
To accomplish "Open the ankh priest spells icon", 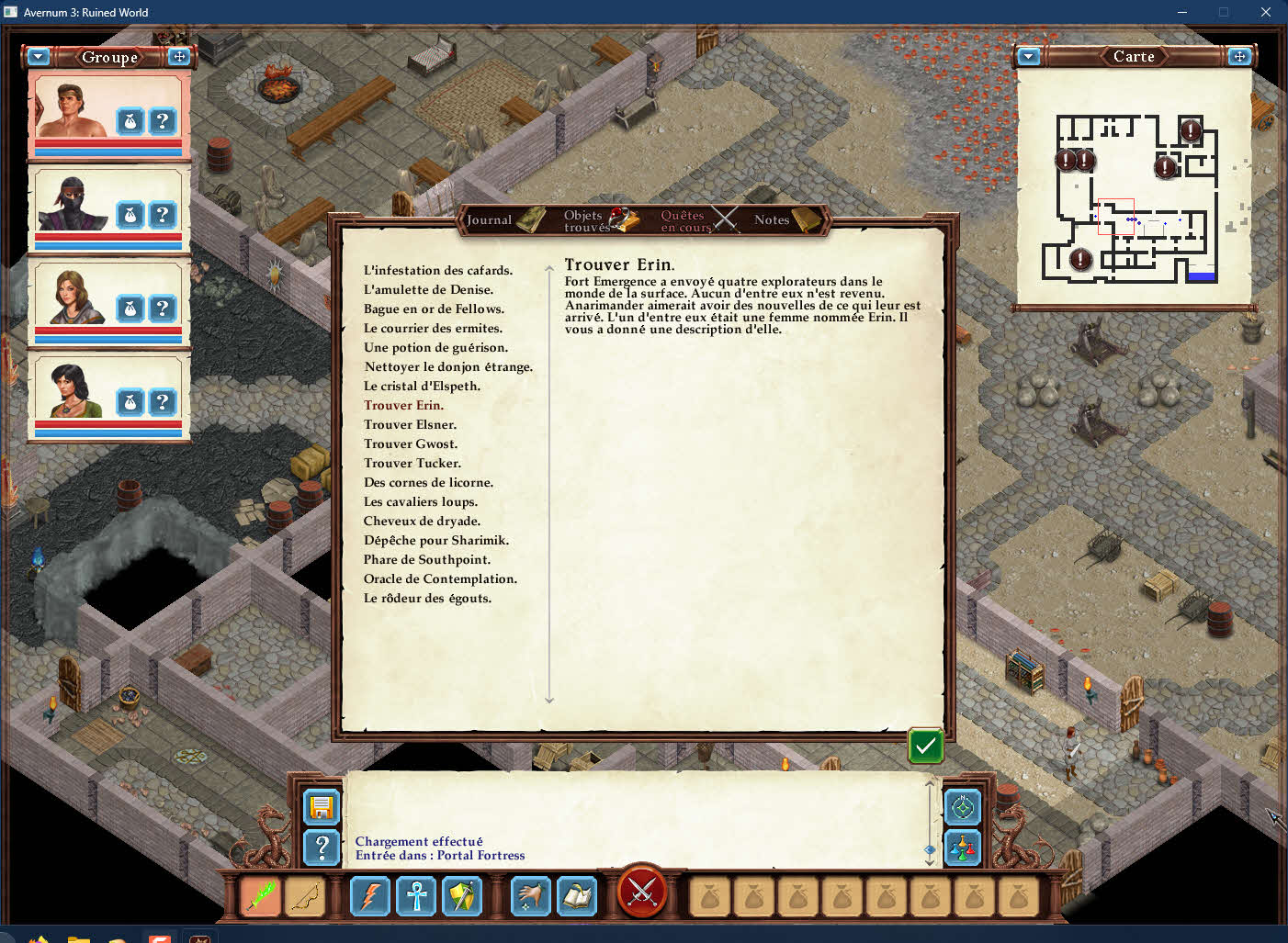I will pyautogui.click(x=416, y=896).
